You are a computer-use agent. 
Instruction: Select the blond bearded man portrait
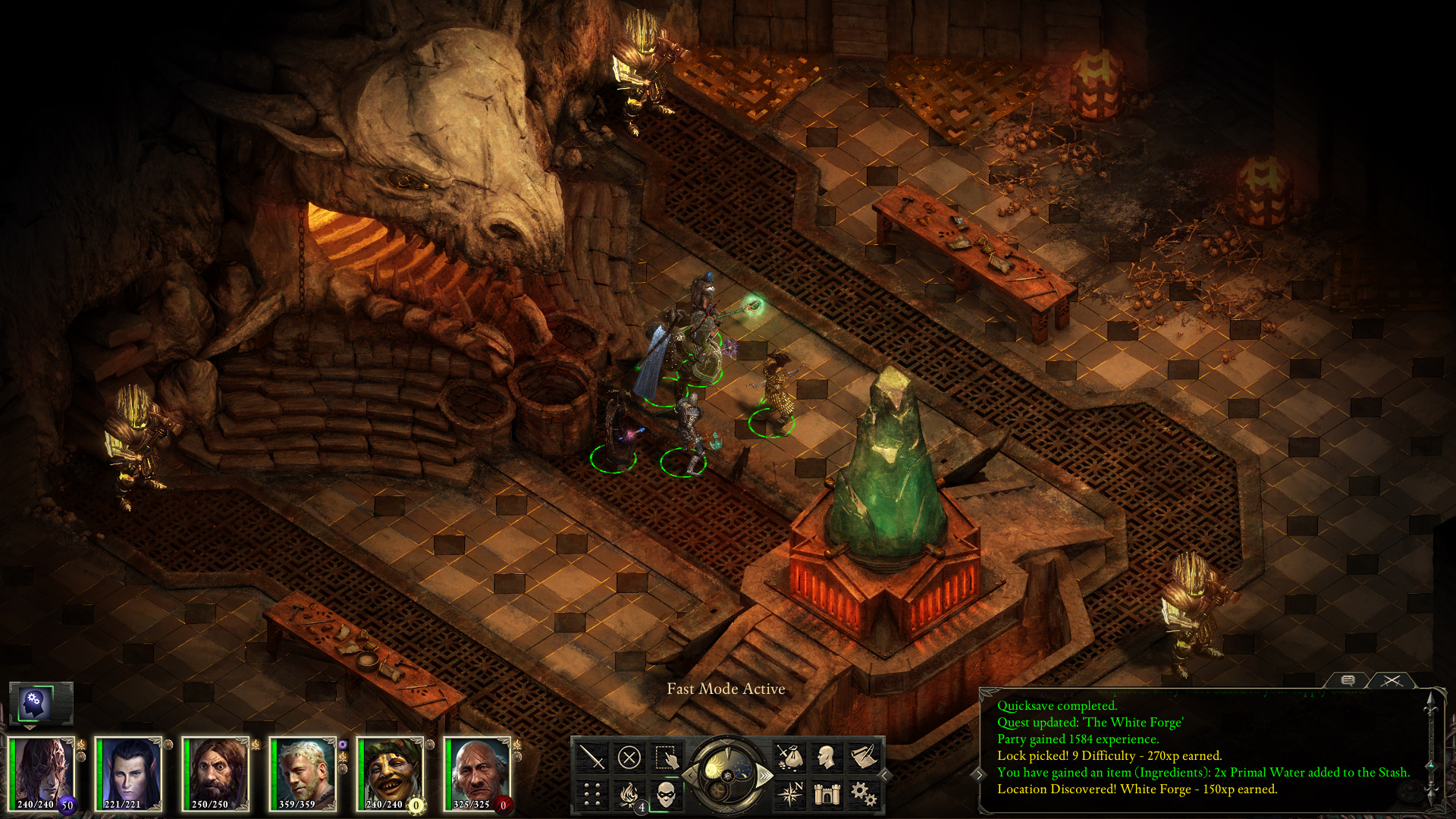point(303,773)
